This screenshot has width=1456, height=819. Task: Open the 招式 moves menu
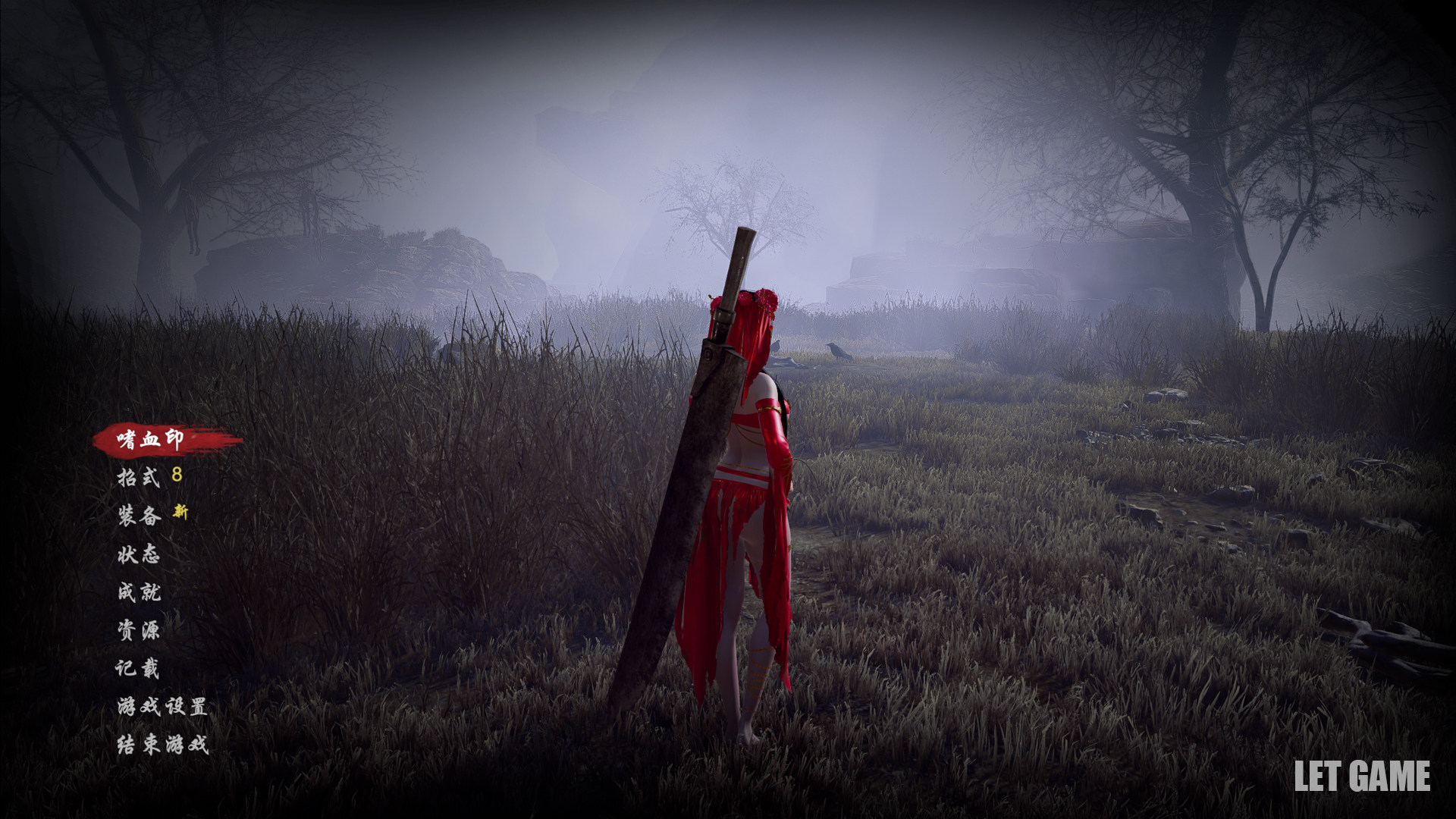(x=139, y=477)
